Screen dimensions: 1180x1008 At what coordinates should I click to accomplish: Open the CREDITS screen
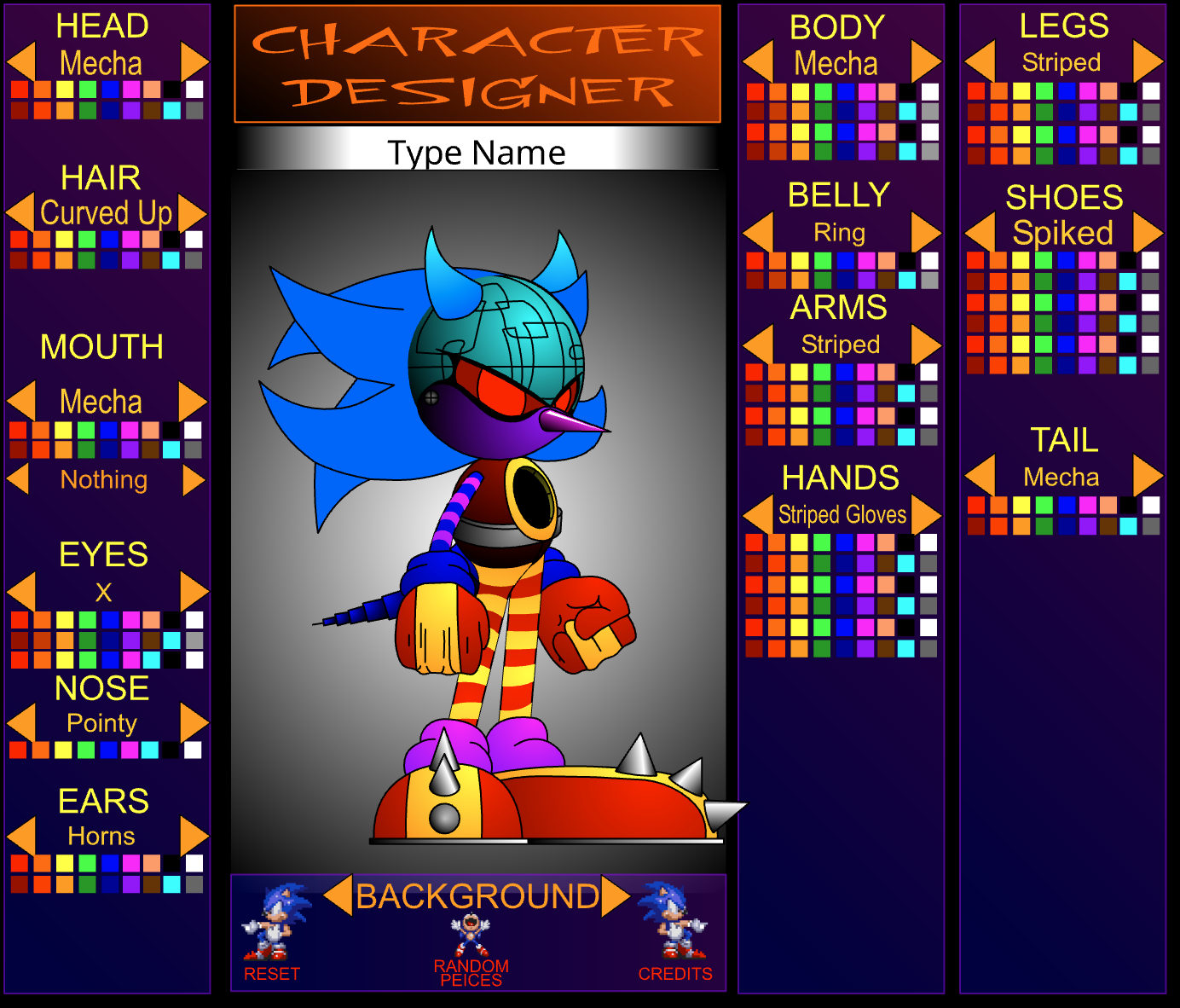tap(676, 974)
